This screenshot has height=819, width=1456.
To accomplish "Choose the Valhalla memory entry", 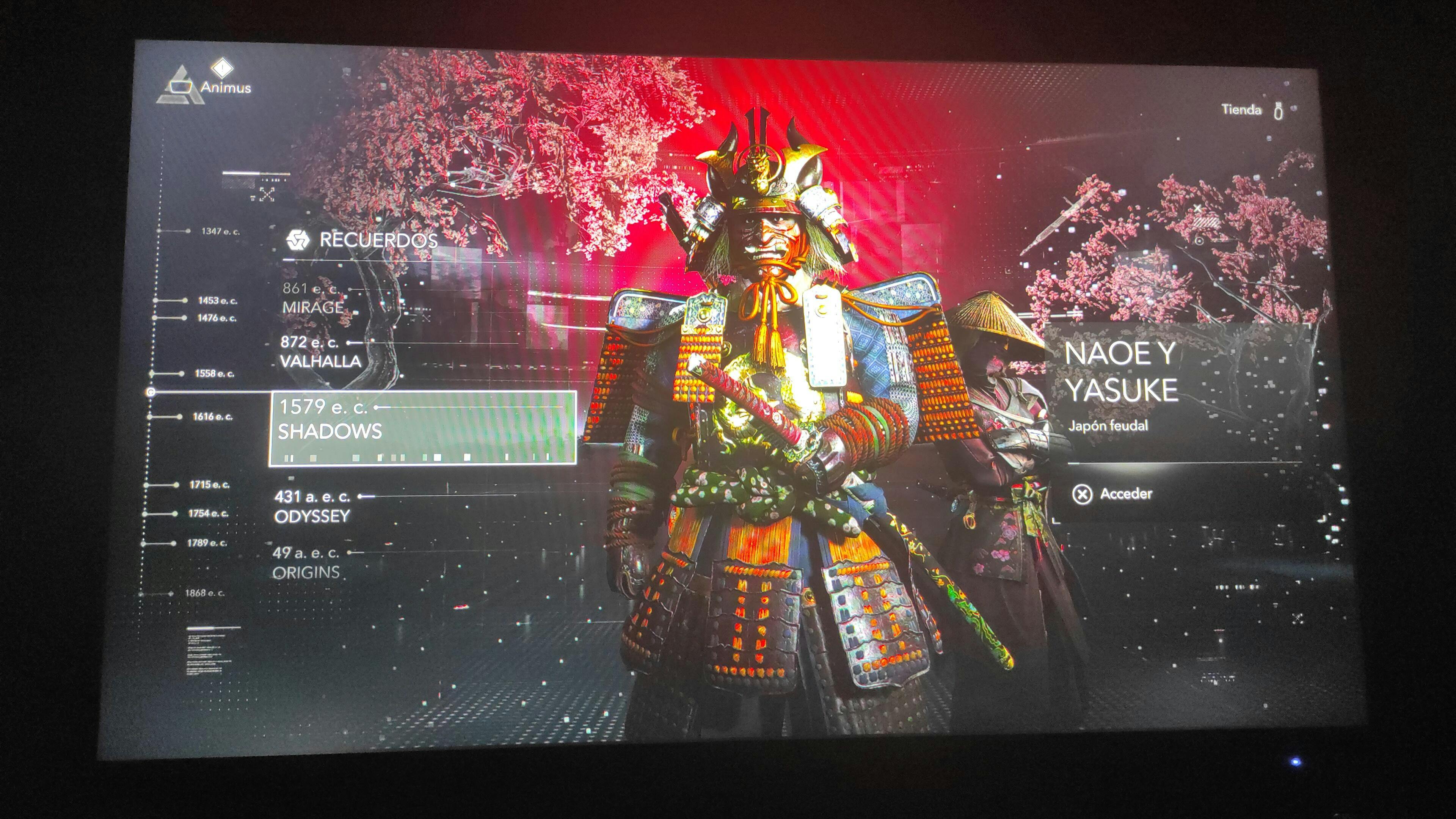I will point(320,351).
